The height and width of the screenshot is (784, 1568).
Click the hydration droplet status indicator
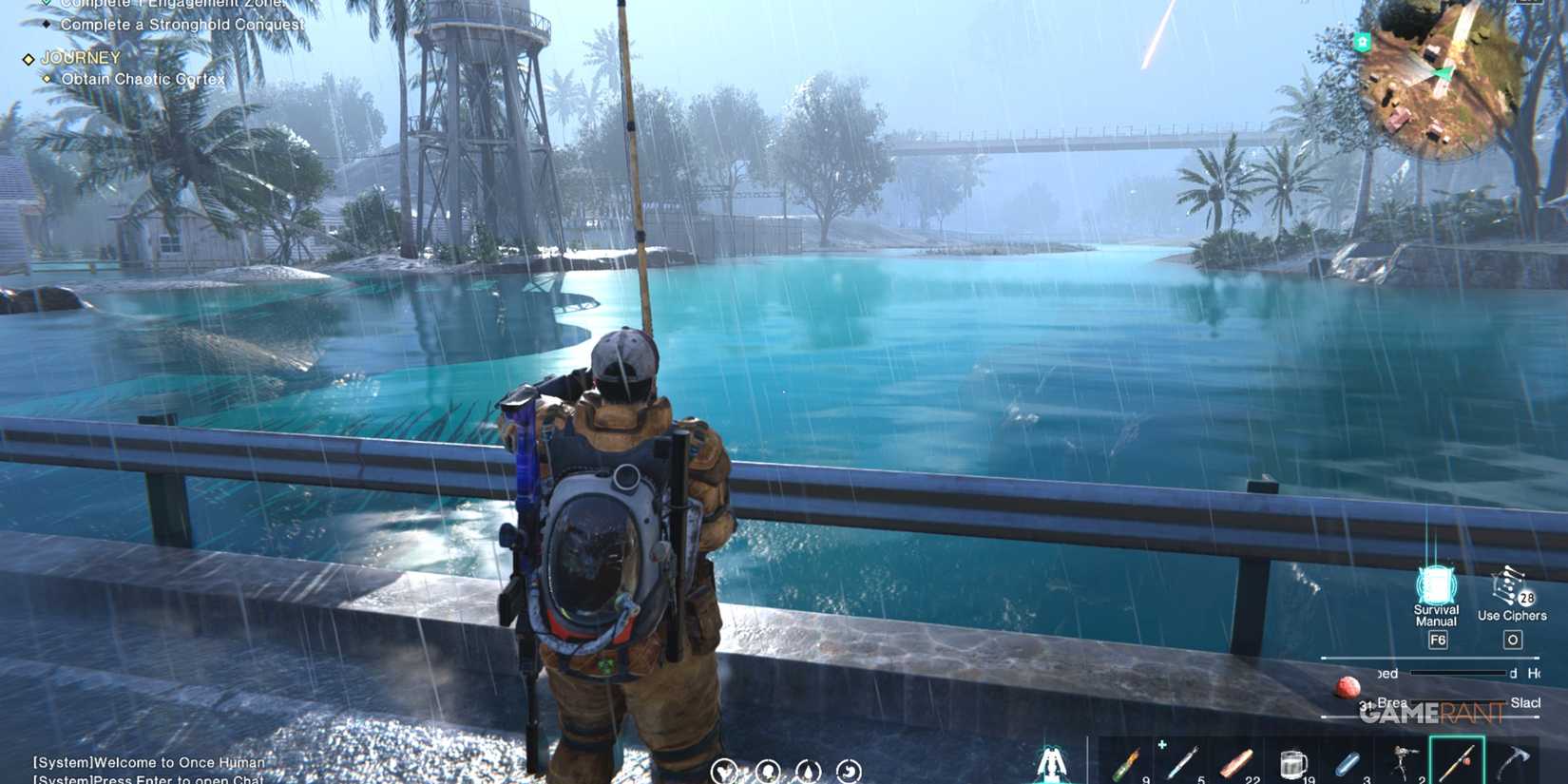tap(807, 770)
